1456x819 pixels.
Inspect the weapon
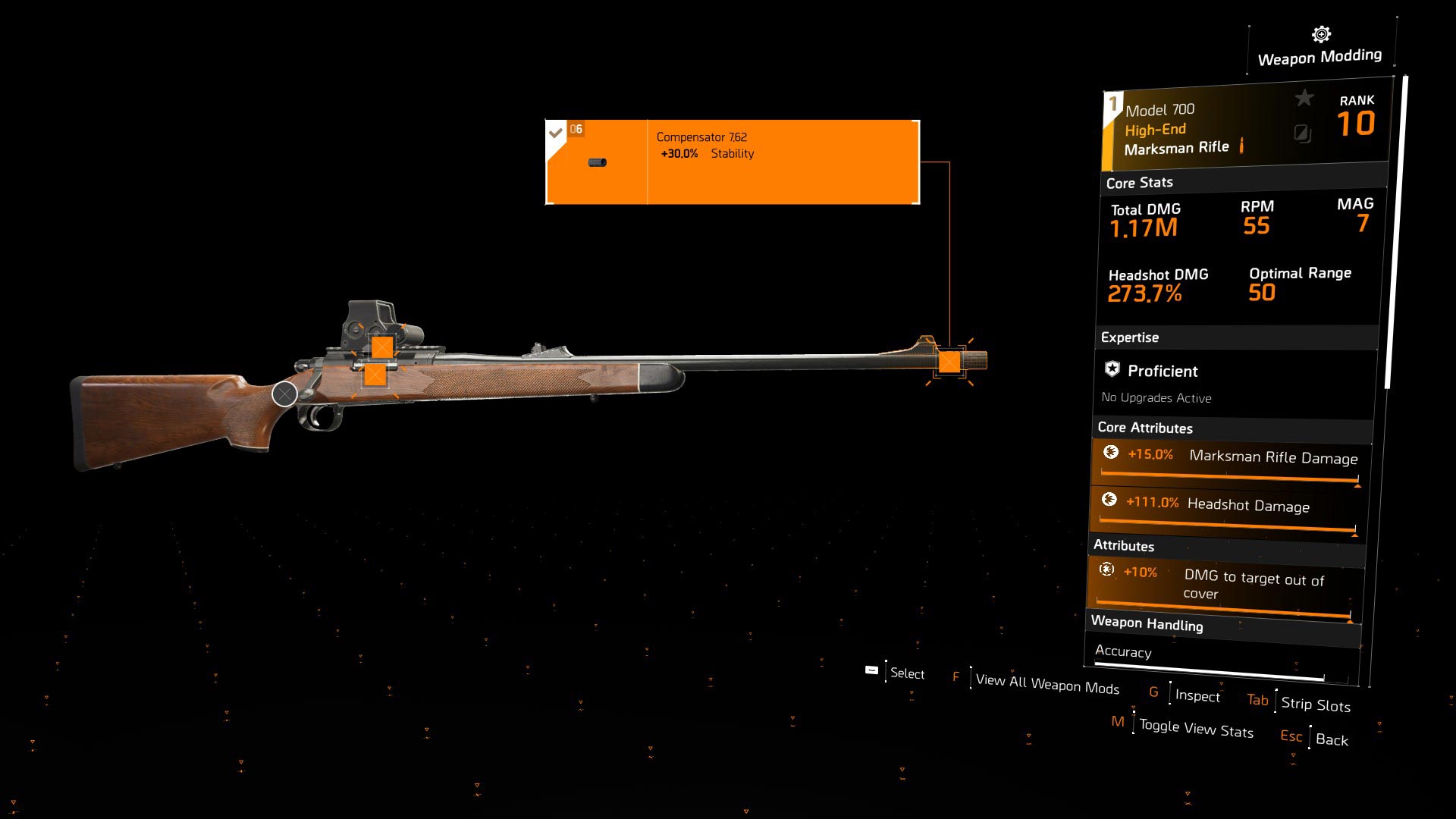point(1197,695)
